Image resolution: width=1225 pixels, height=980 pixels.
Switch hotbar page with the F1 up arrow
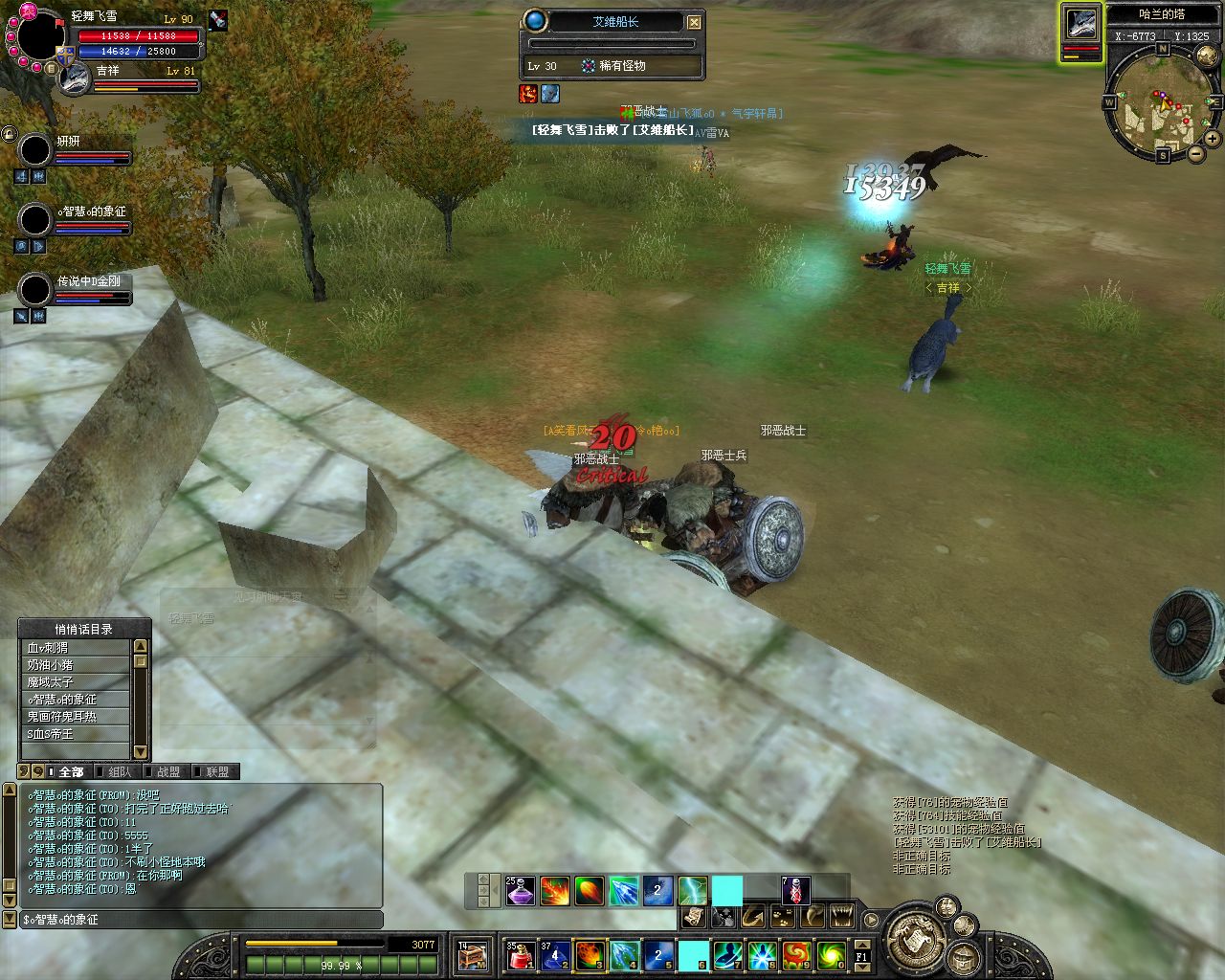tap(861, 947)
